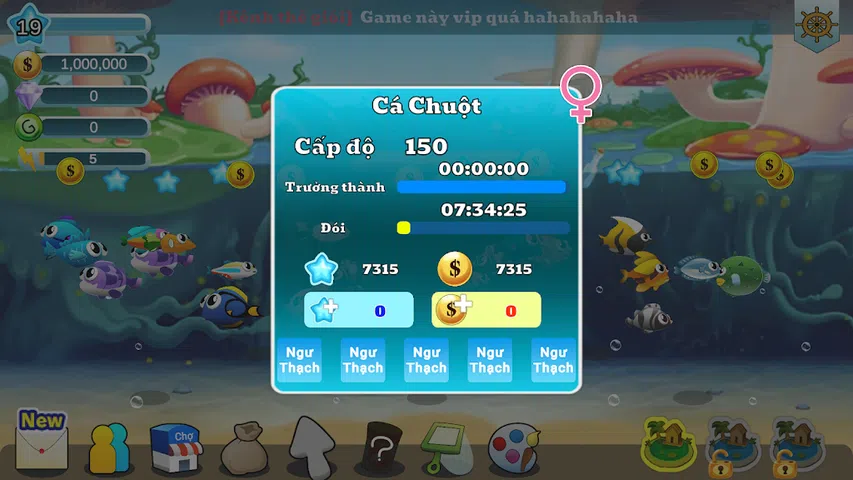The width and height of the screenshot is (853, 480).
Task: Open the question mark help book
Action: pos(381,447)
